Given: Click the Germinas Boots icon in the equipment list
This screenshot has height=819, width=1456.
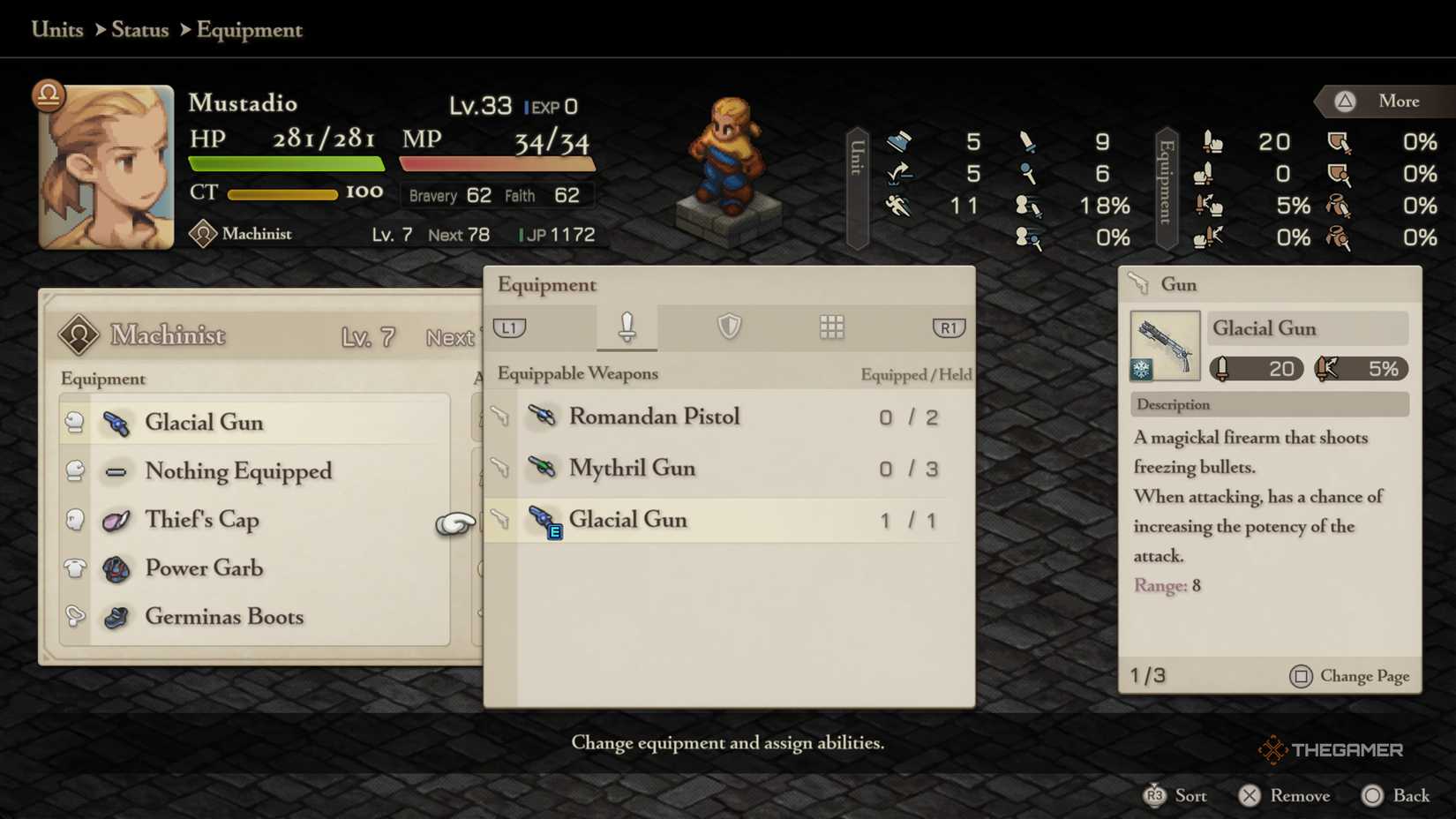Looking at the screenshot, I should [116, 618].
